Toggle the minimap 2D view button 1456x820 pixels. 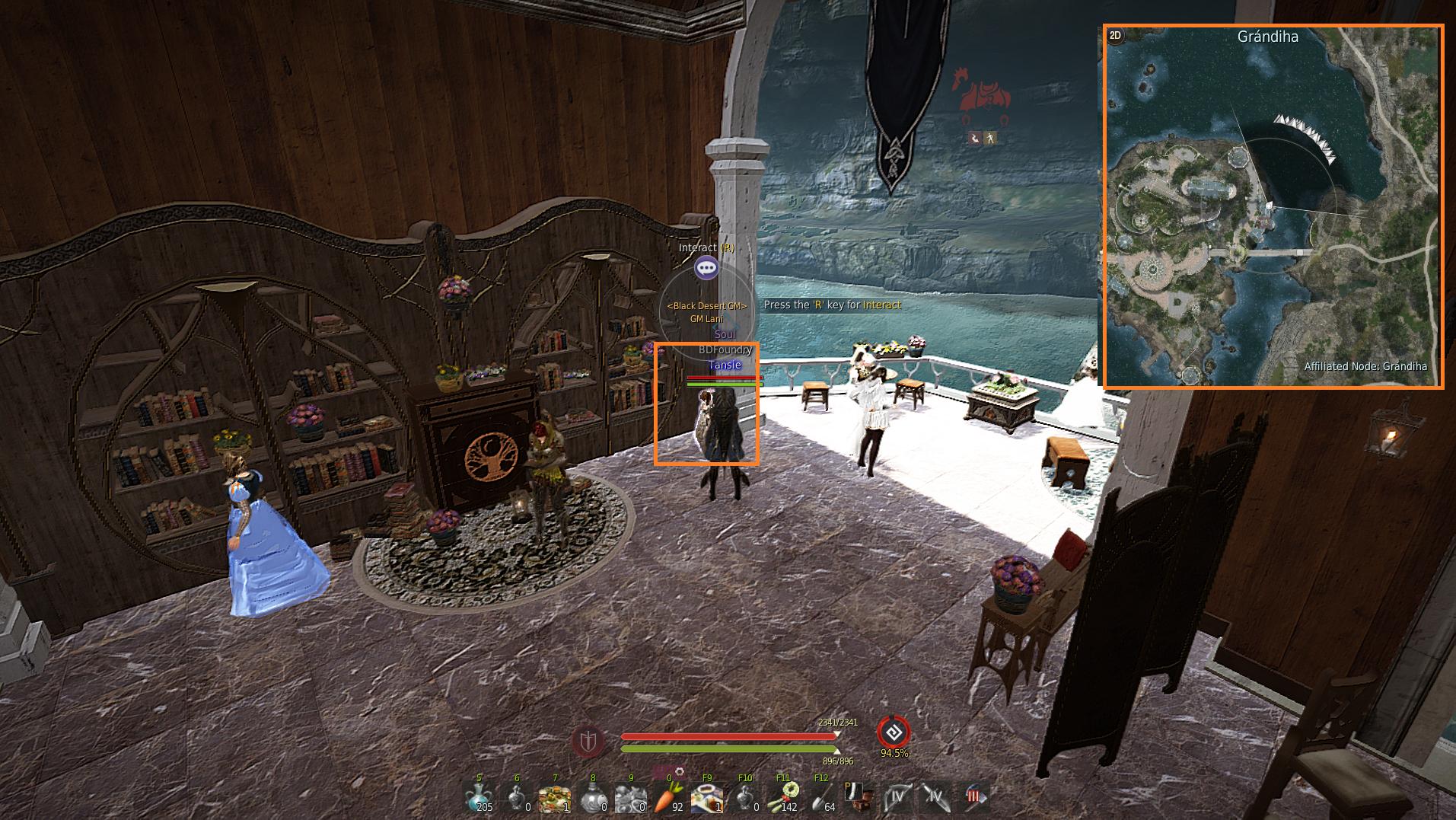[1116, 36]
